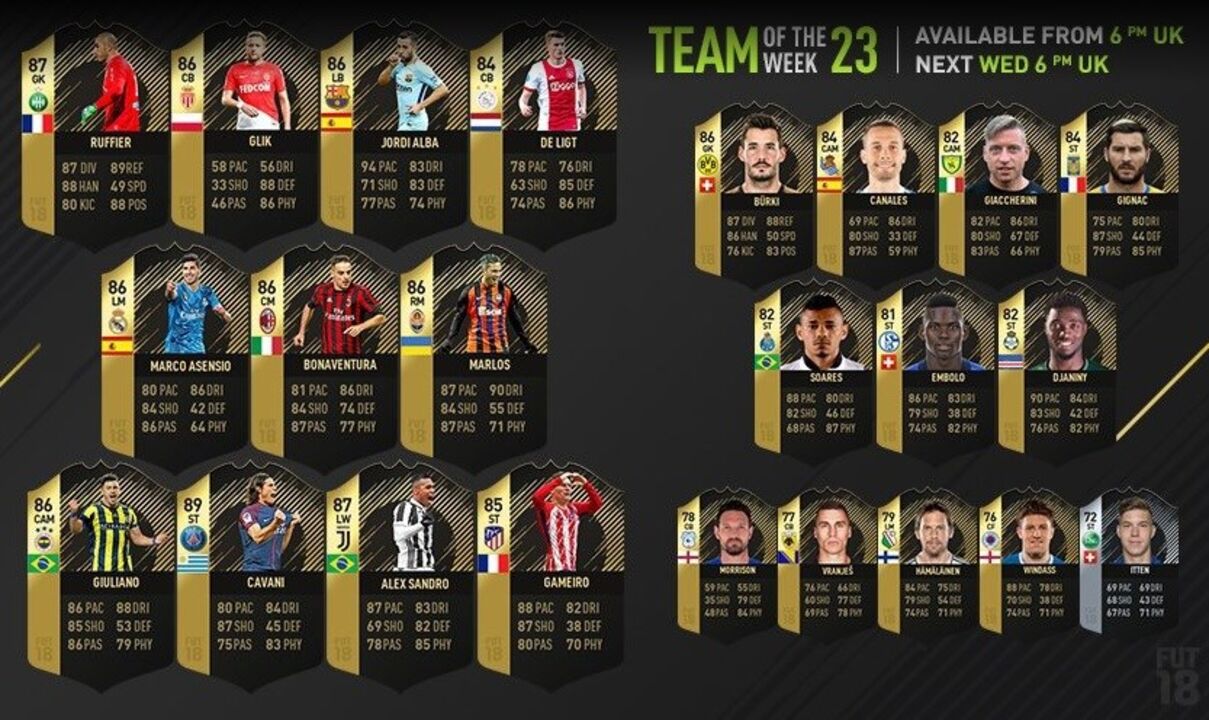This screenshot has height=720, width=1209.
Task: Pick the Canales card
Action: tap(876, 192)
